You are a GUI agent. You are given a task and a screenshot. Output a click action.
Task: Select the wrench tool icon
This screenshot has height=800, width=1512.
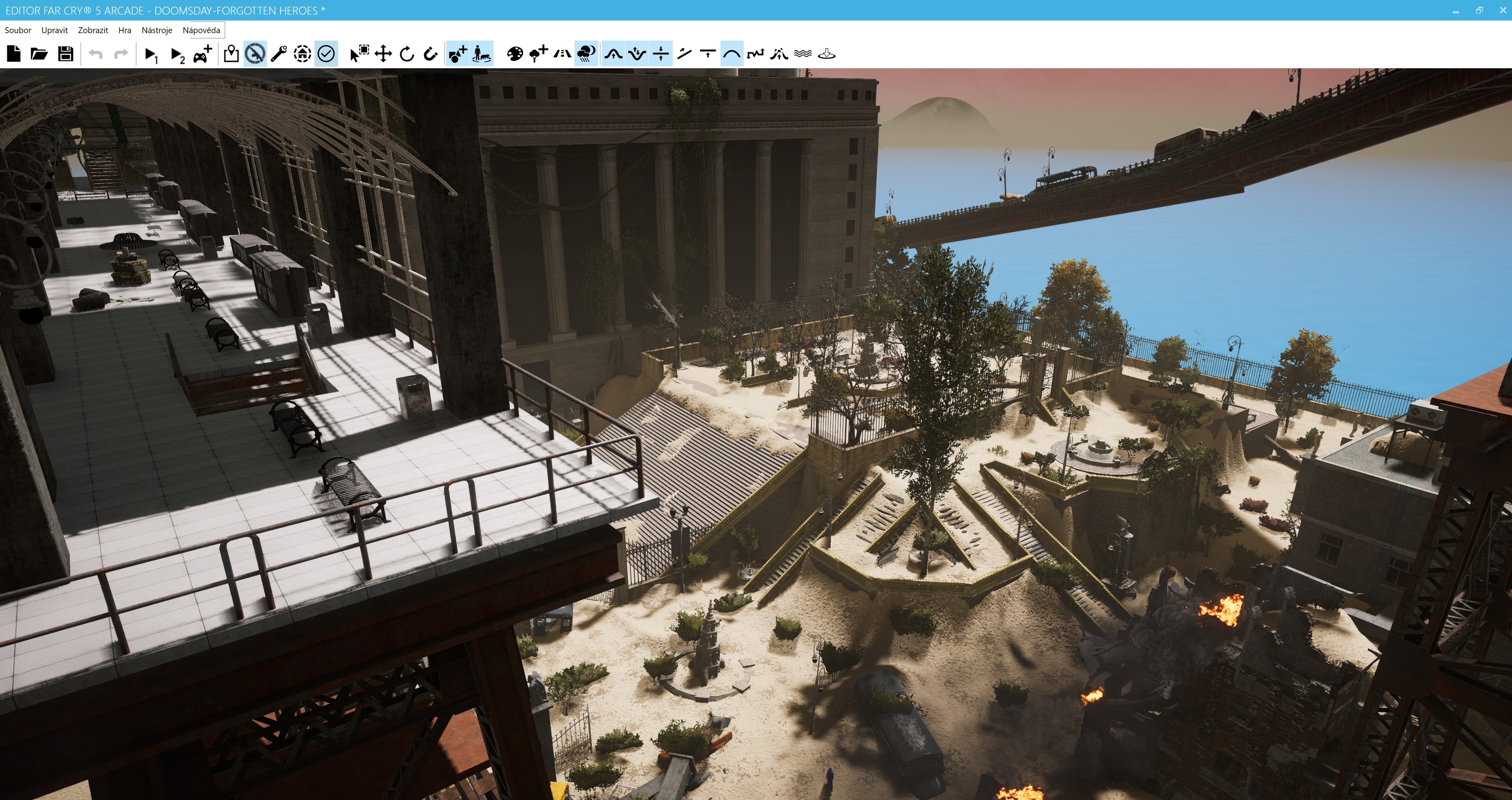pos(278,54)
